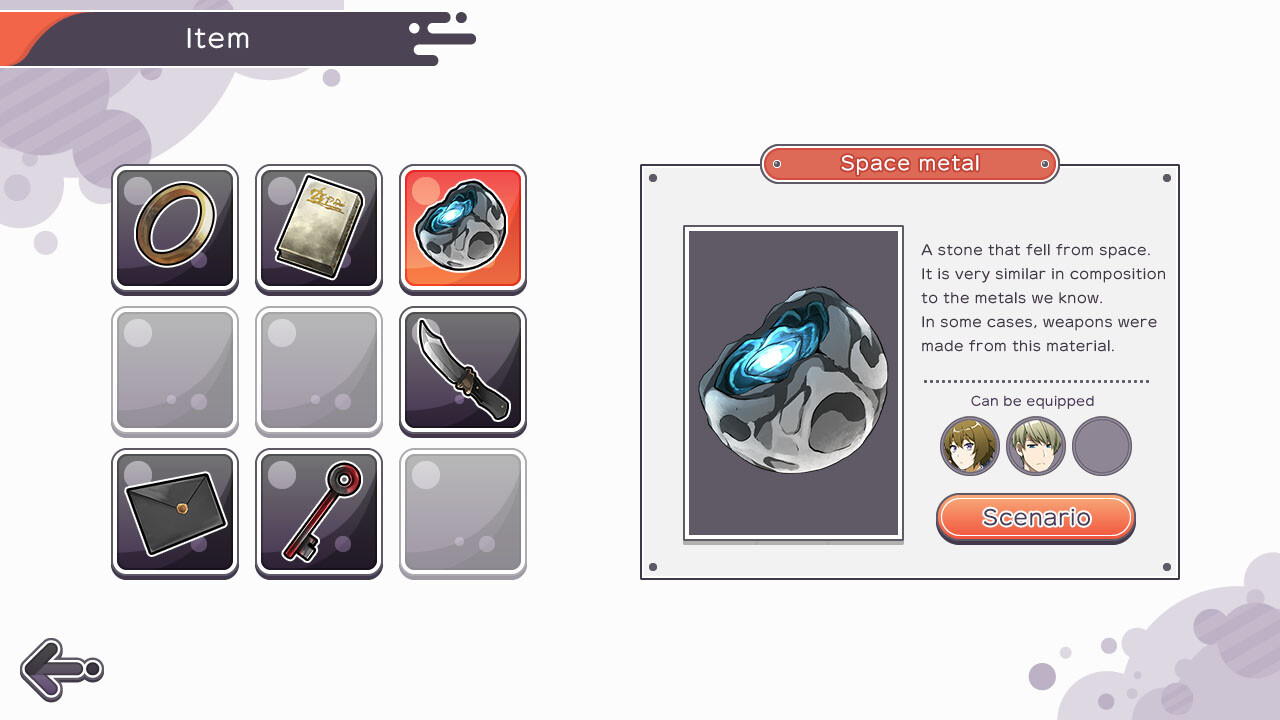Switch to the Item tab header
Screen dimensions: 1280x720
click(x=219, y=39)
